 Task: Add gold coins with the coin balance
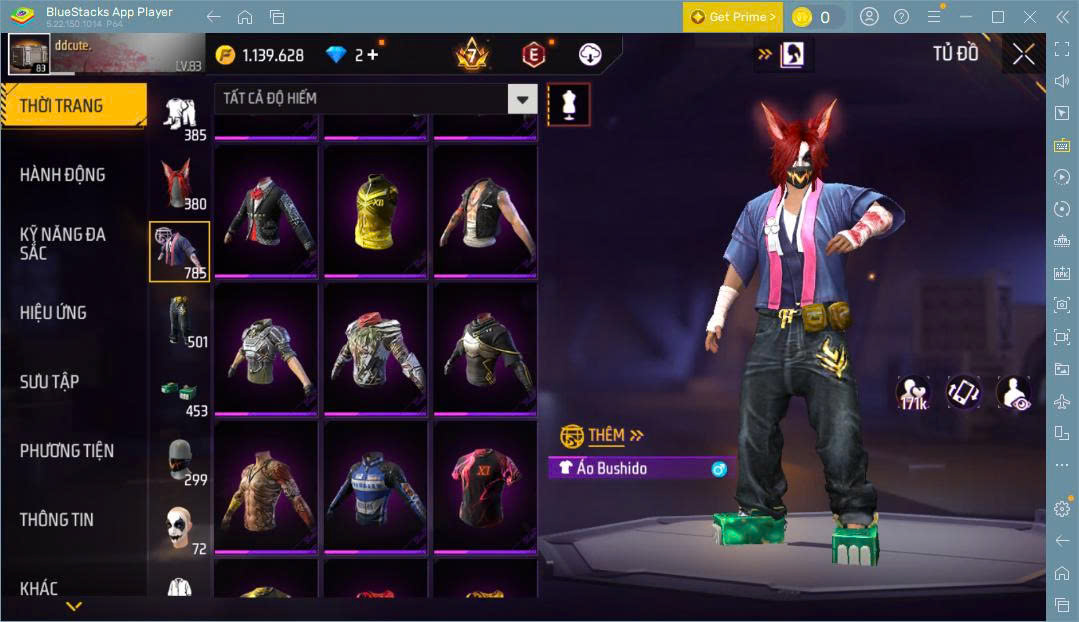point(259,55)
